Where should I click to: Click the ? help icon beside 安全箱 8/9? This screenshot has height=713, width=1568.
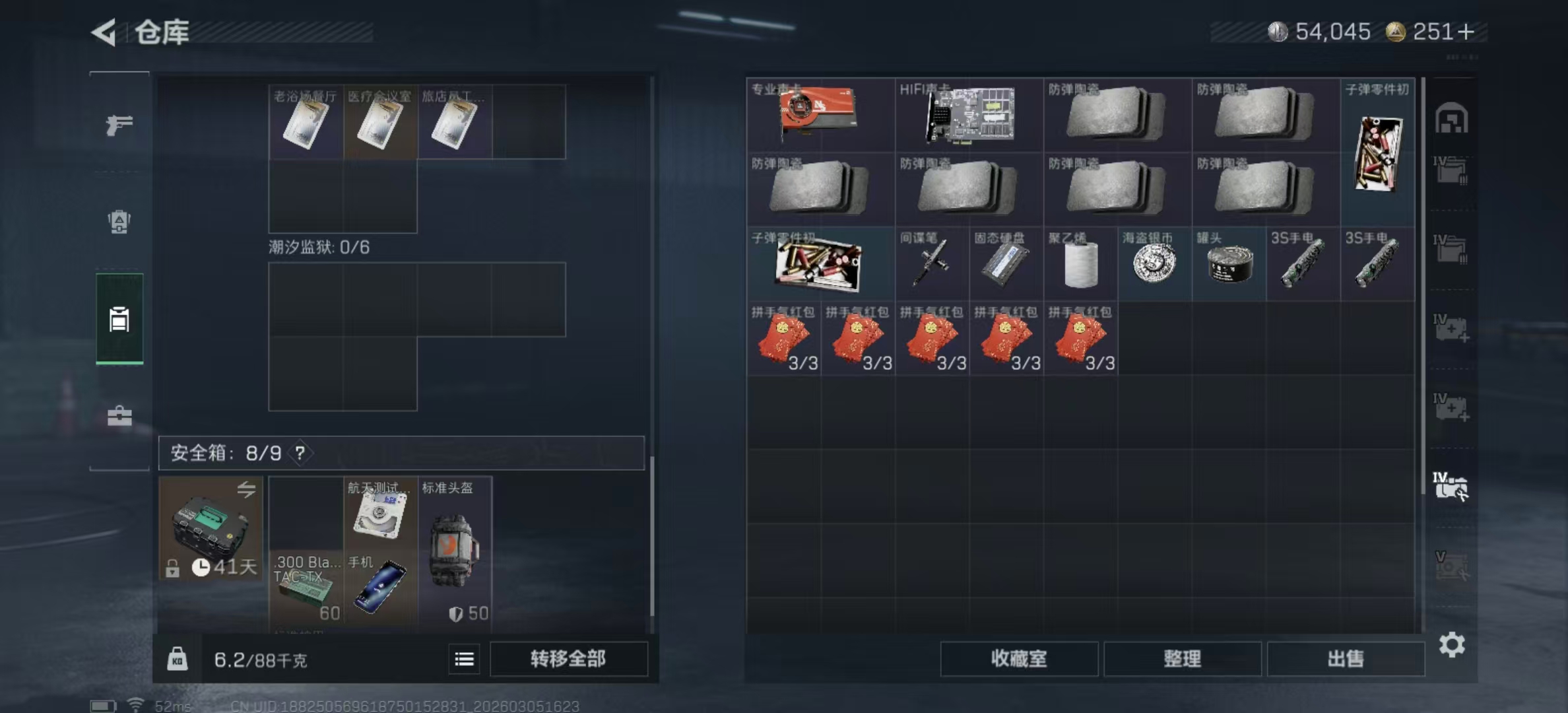tap(299, 454)
